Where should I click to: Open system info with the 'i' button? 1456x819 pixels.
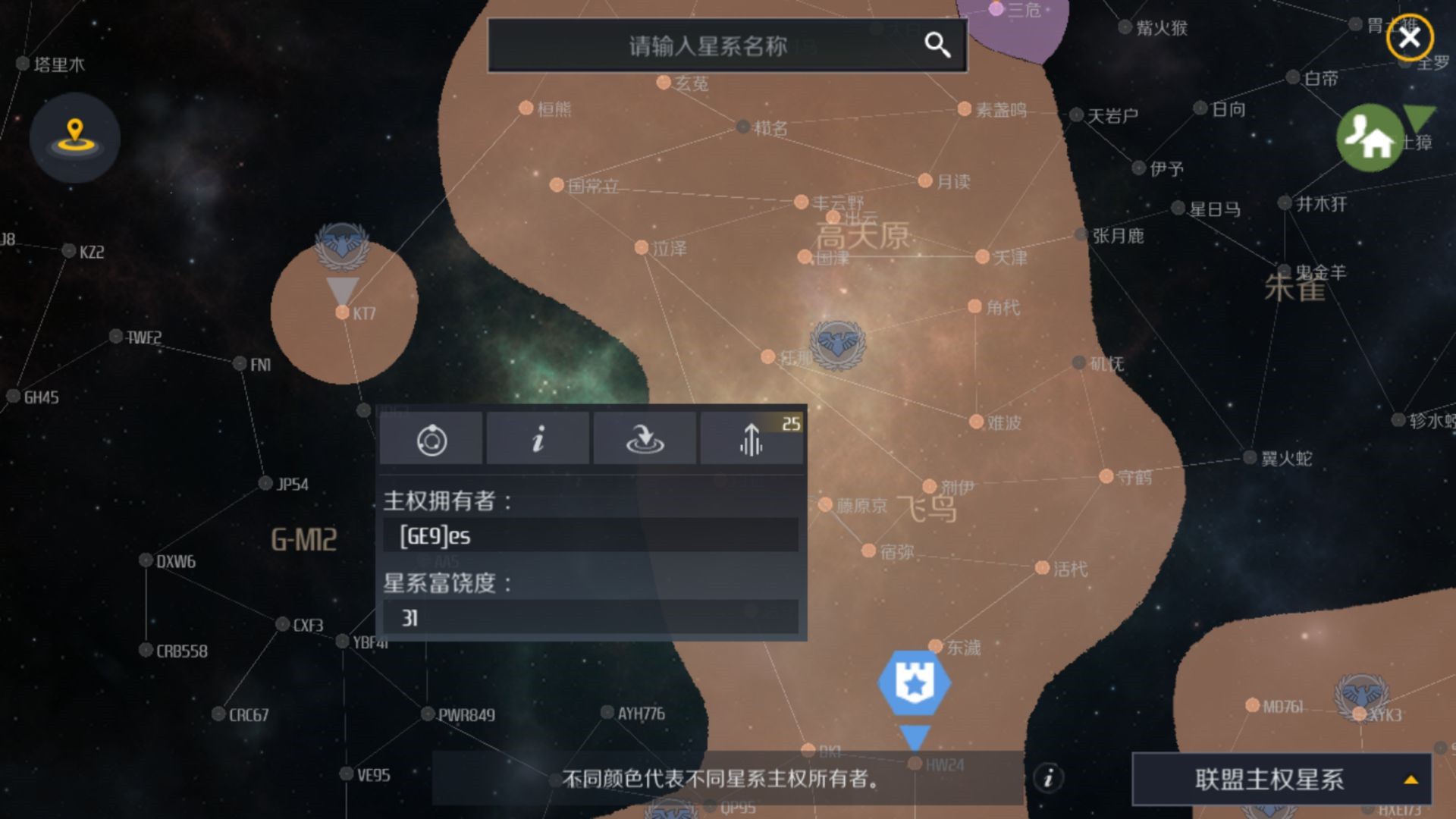[x=538, y=439]
